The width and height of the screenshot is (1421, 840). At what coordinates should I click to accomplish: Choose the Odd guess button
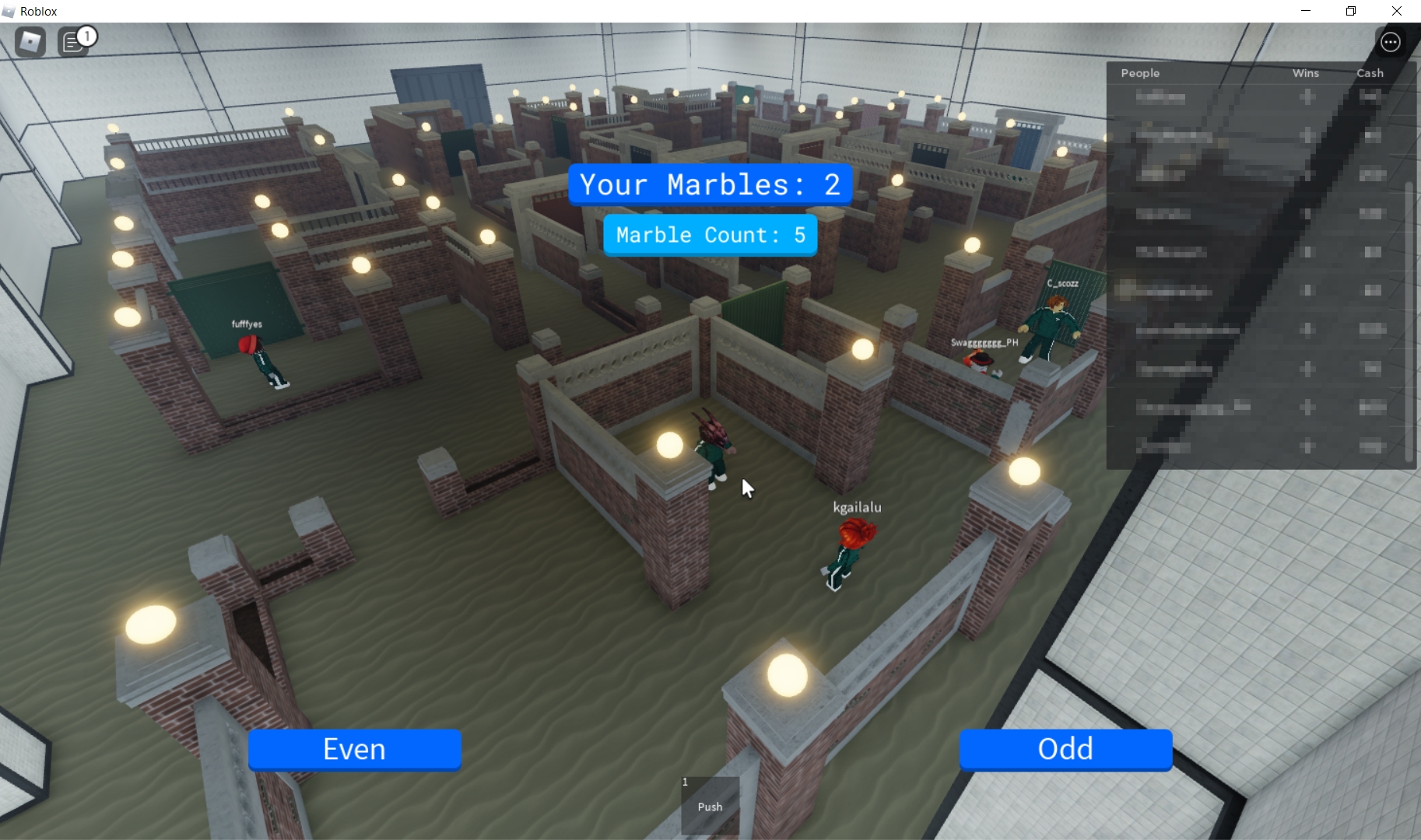click(1065, 749)
